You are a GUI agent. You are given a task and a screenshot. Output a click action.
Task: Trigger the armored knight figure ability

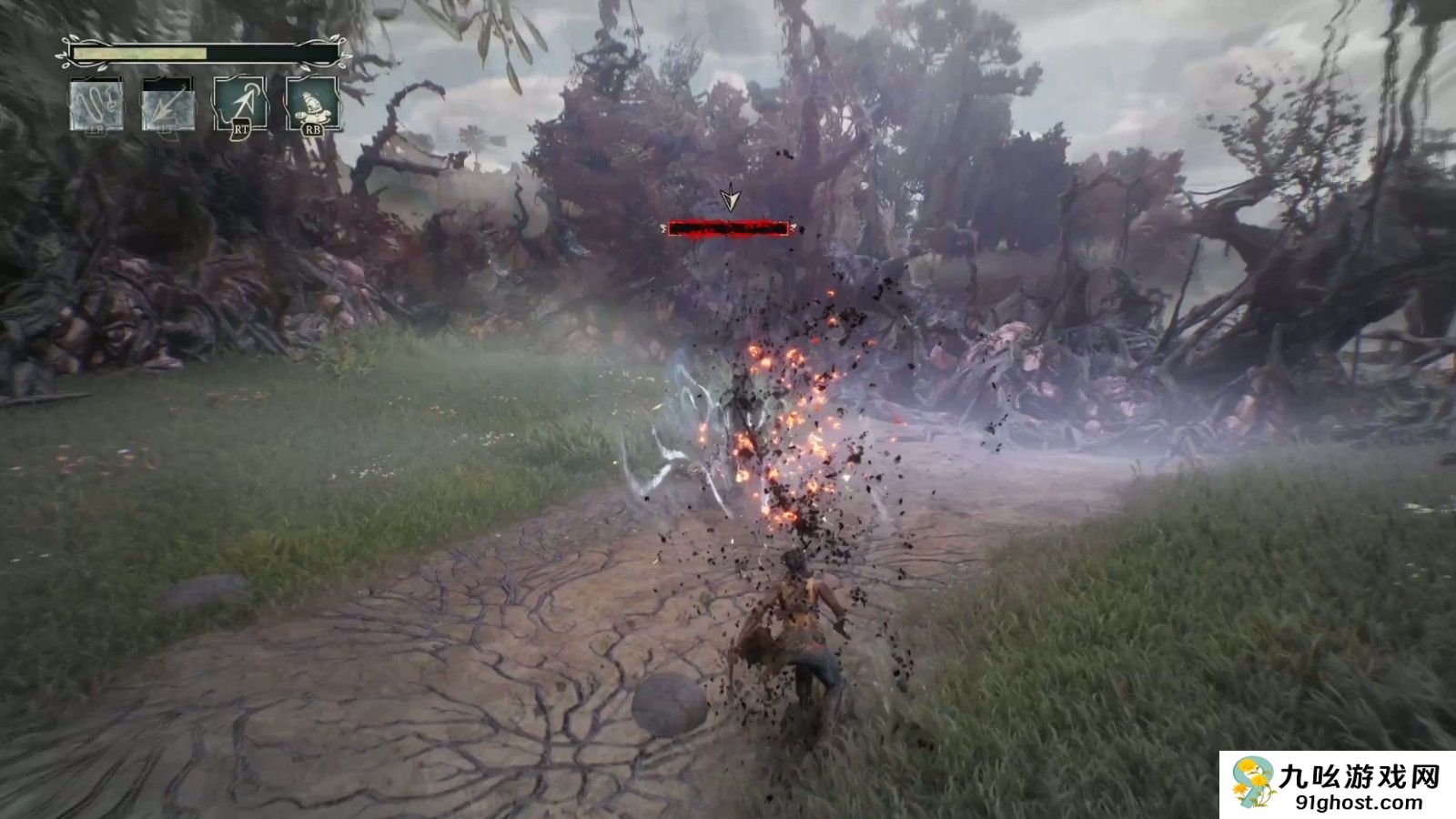click(312, 103)
